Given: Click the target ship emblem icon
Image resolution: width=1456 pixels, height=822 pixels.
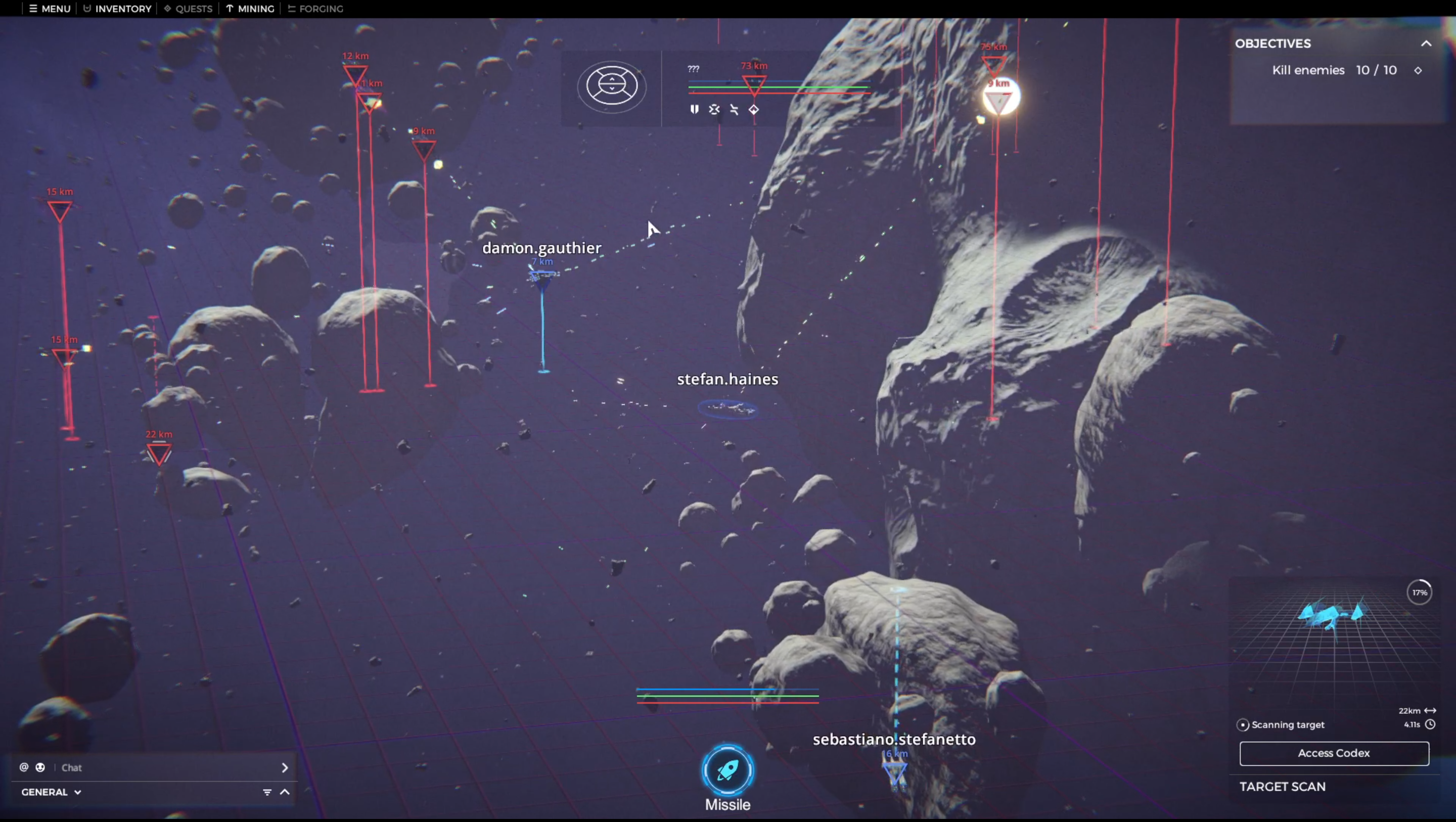Looking at the screenshot, I should coord(612,86).
